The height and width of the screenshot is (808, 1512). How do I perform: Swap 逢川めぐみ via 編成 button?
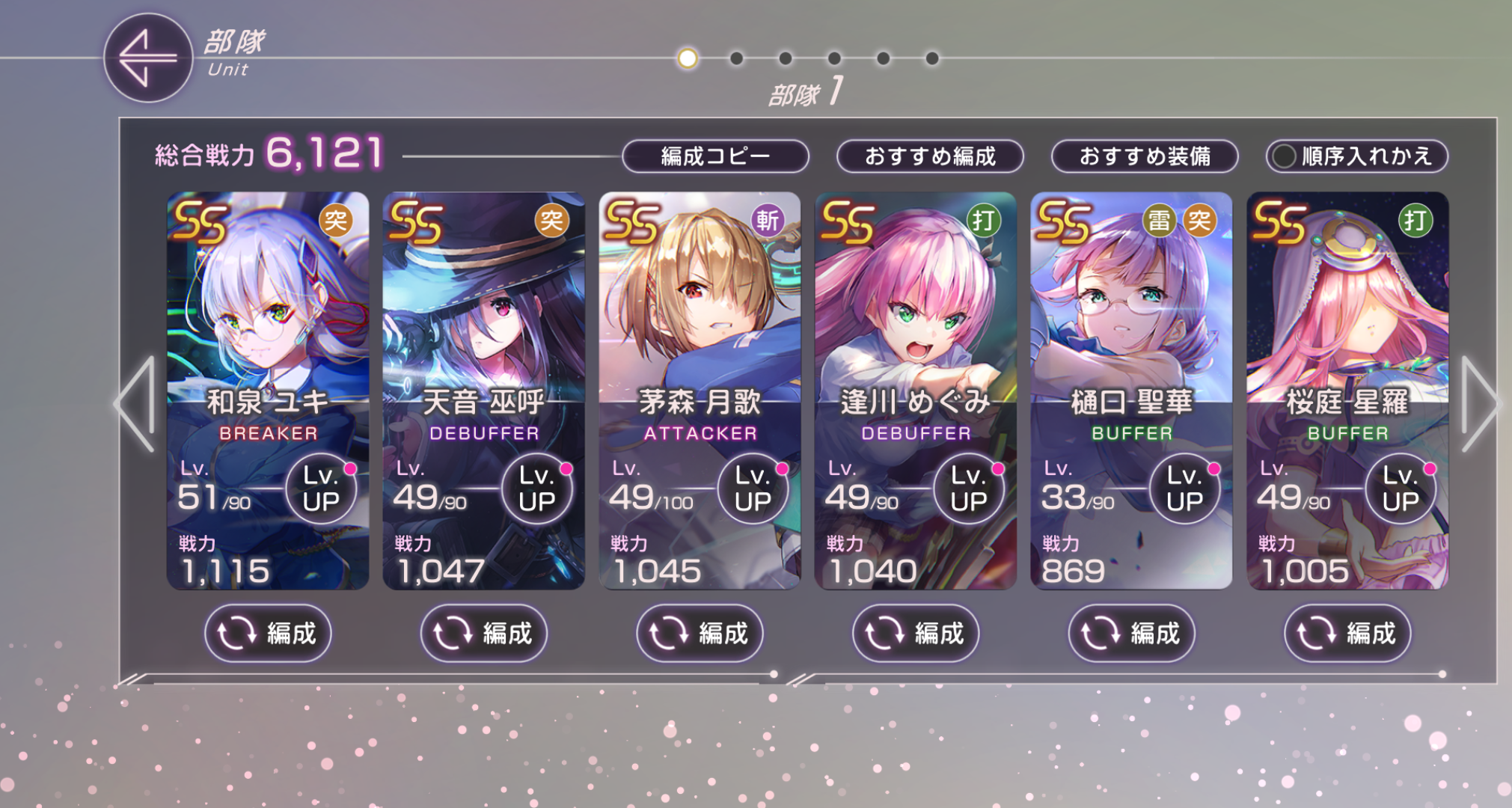[916, 634]
